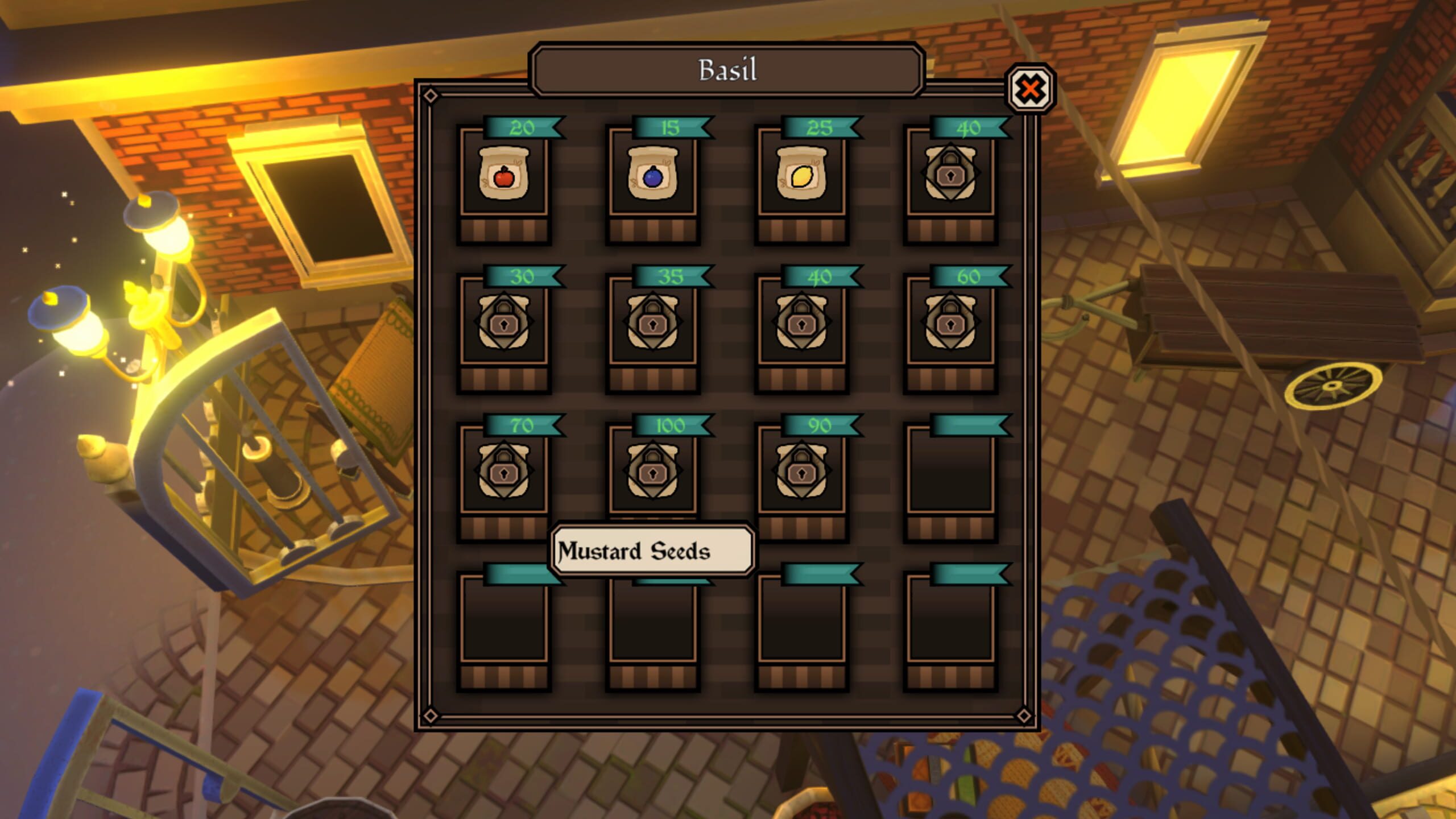Image resolution: width=1456 pixels, height=819 pixels.
Task: Select the apple seed bag priced 20
Action: tap(503, 175)
